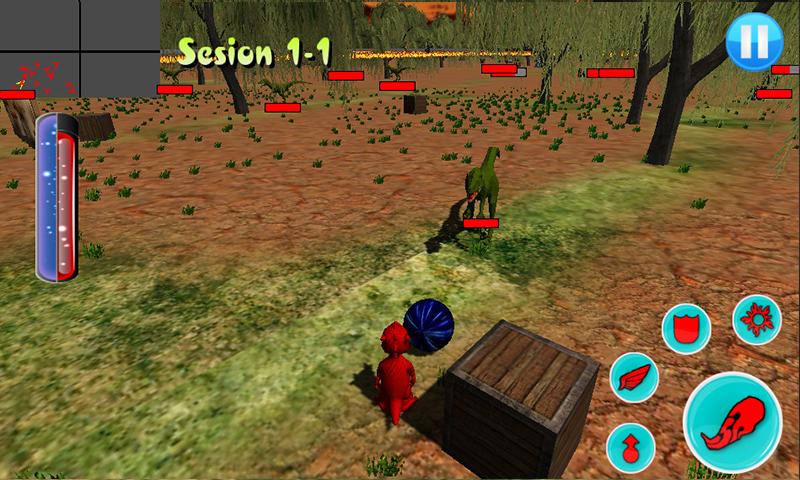Click the gray minimap with red markers
Viewport: 800px width, 480px height.
79,47
